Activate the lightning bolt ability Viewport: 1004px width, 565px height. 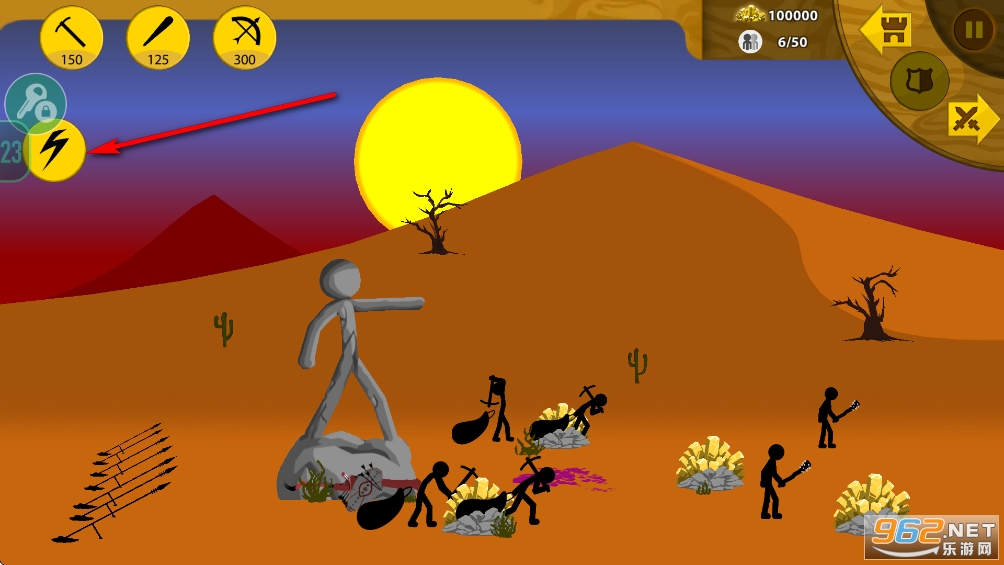point(55,151)
